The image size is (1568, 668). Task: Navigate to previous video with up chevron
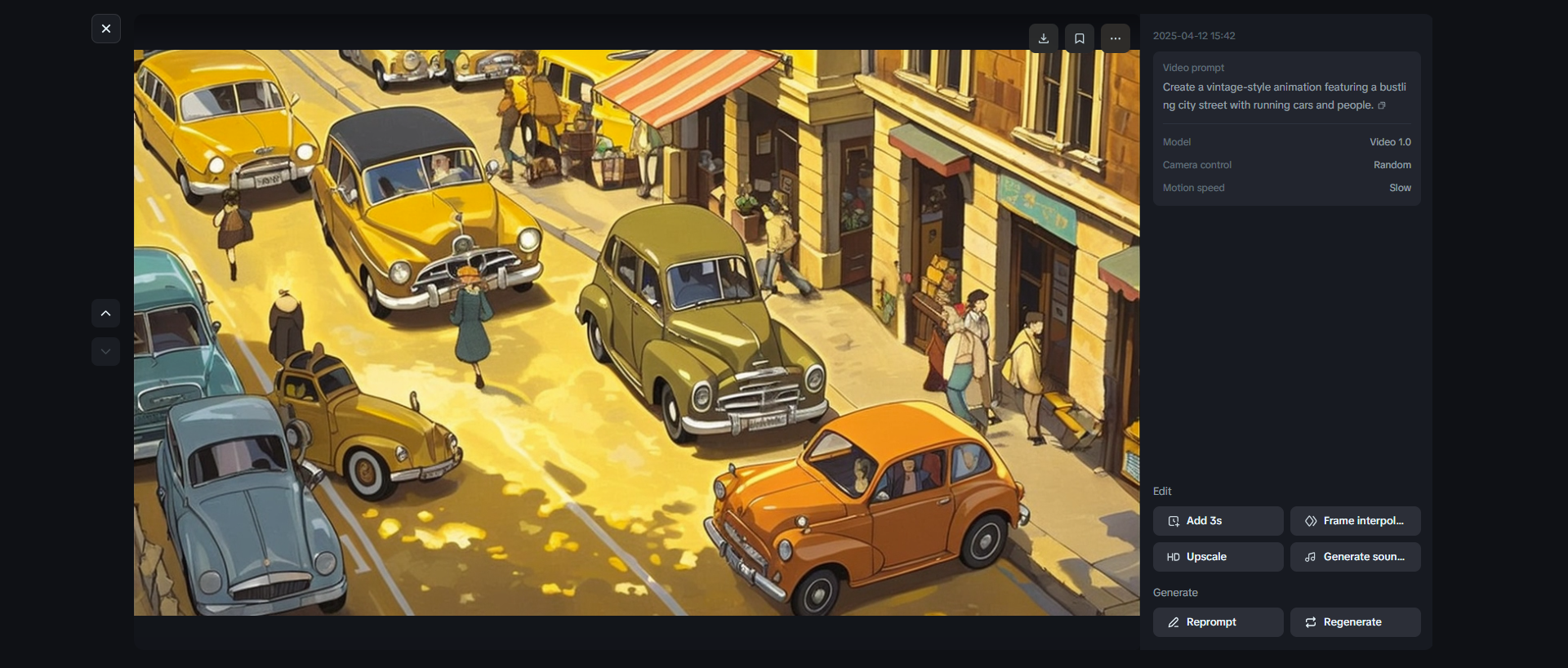[x=105, y=313]
